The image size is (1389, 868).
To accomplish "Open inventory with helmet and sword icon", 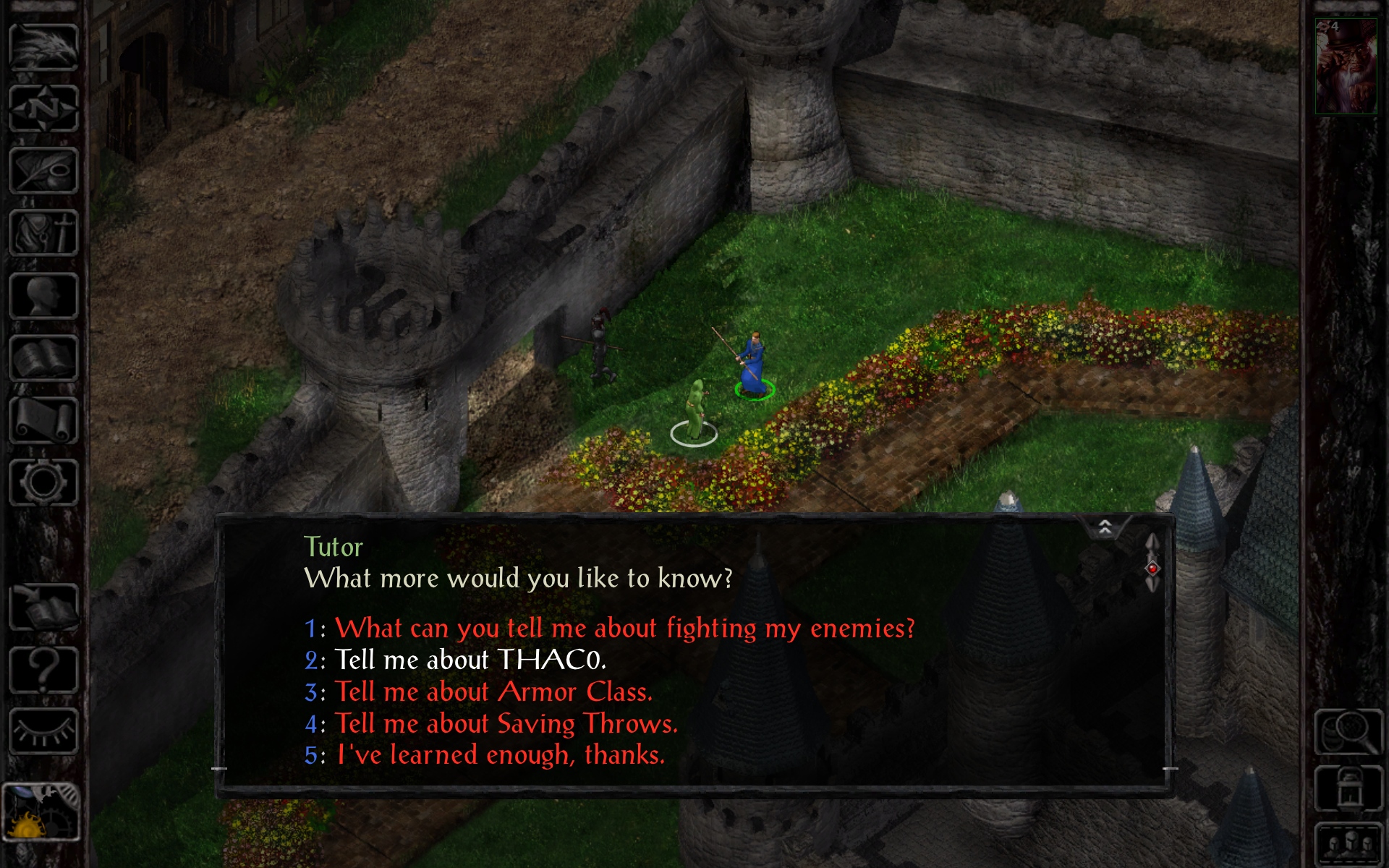I will click(x=43, y=233).
